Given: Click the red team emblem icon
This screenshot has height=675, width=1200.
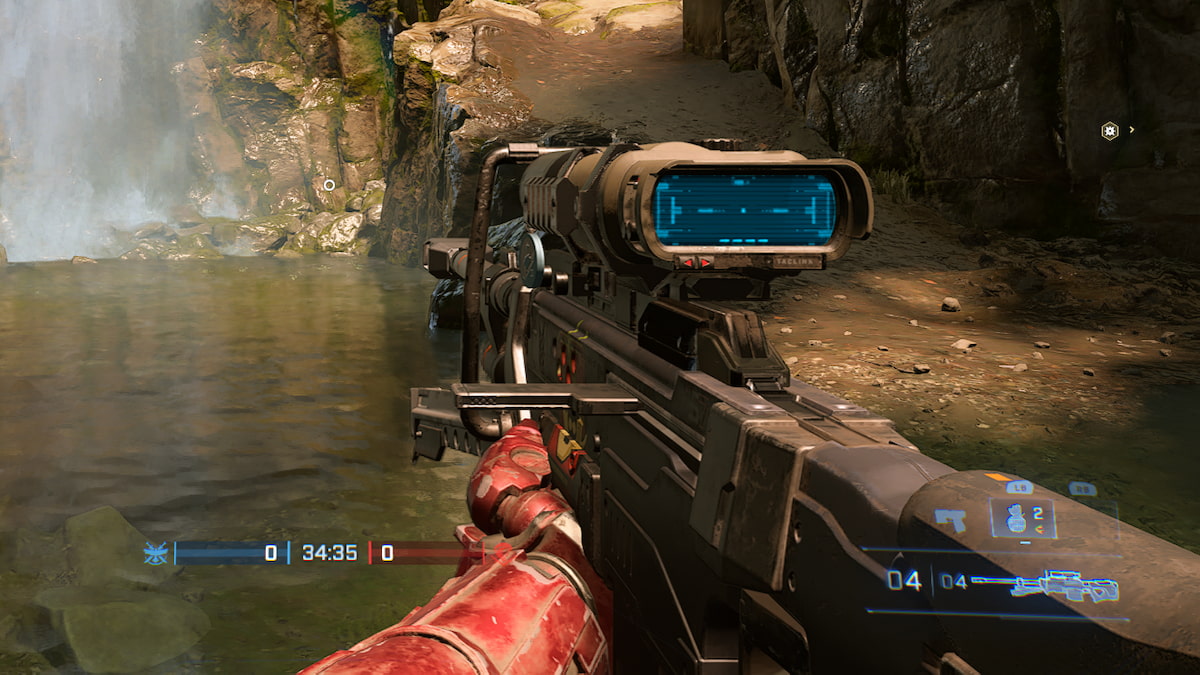Looking at the screenshot, I should click(x=502, y=552).
